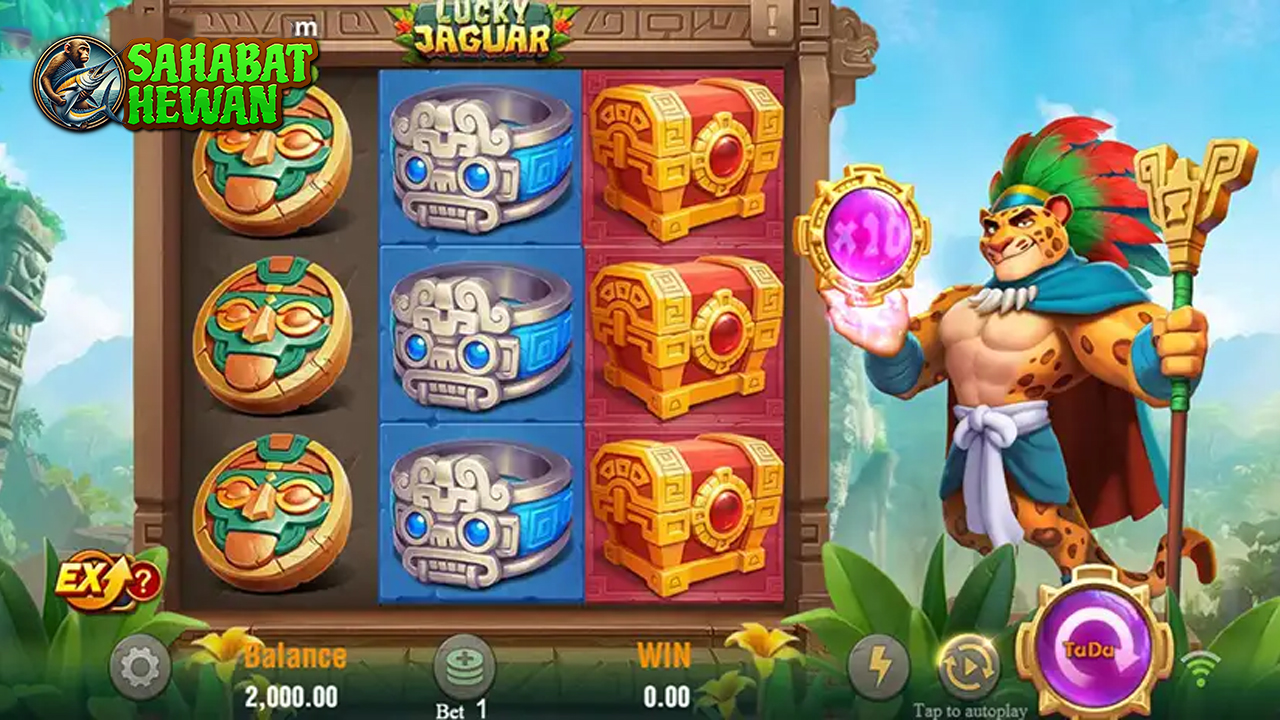Click the Sahabat Hewan logo overlay
This screenshot has width=1280, height=720.
coord(176,83)
